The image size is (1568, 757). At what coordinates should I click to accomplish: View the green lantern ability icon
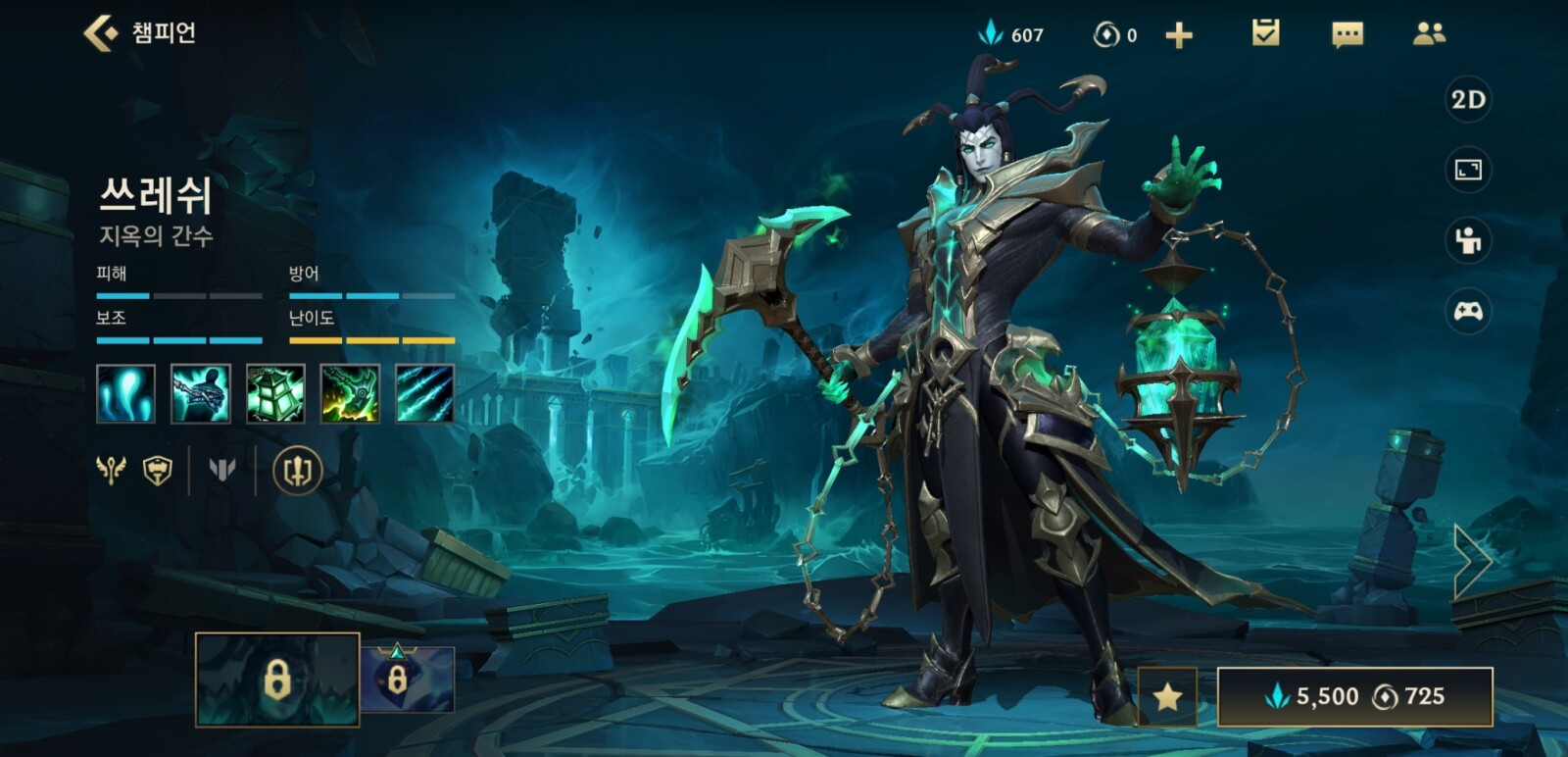(275, 394)
